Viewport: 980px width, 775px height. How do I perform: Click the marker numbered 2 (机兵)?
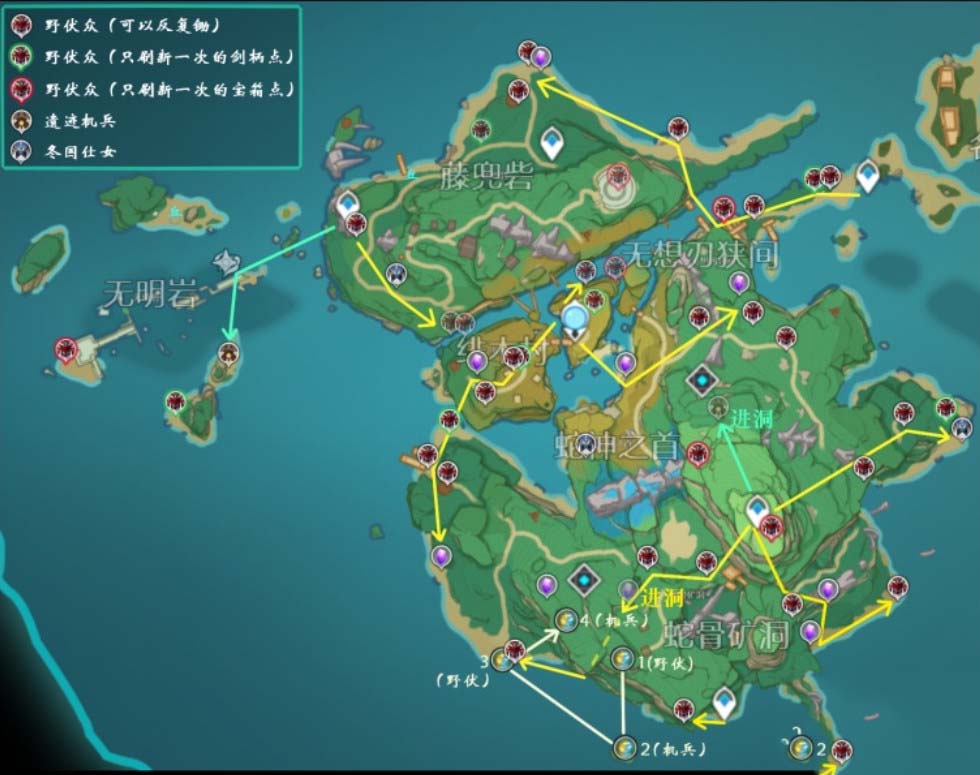click(624, 746)
